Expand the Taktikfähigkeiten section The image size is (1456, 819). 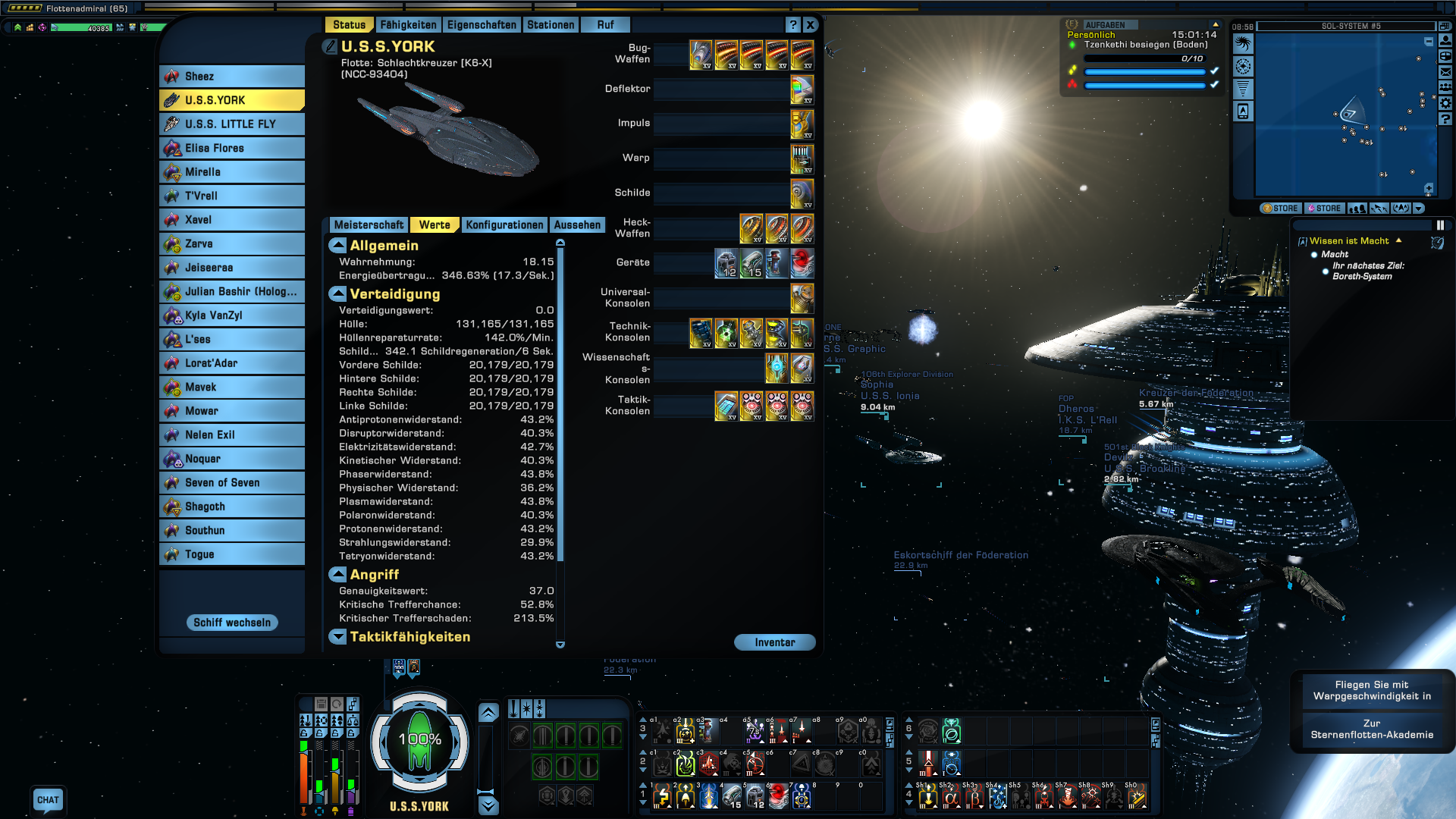[337, 637]
